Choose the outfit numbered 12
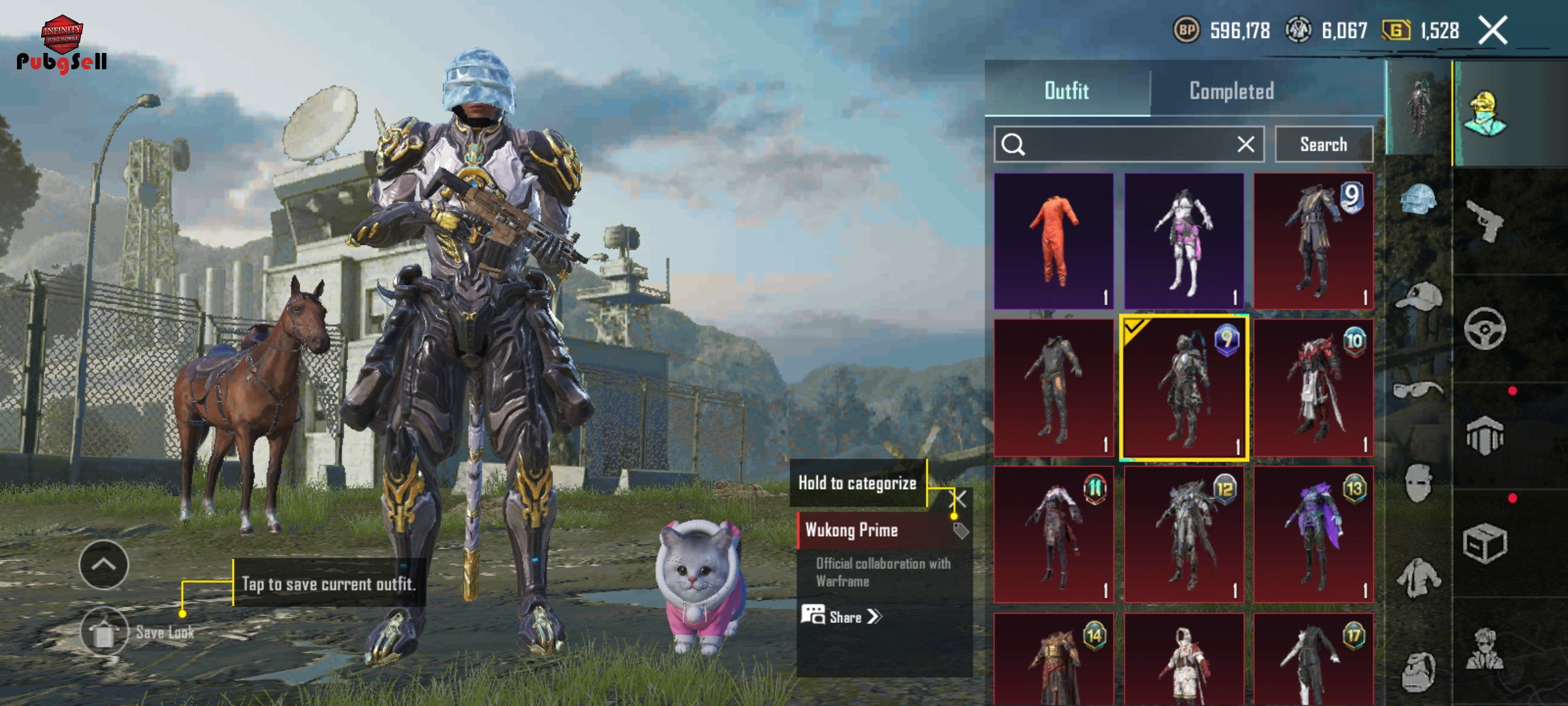This screenshot has width=1568, height=706. pos(1184,534)
